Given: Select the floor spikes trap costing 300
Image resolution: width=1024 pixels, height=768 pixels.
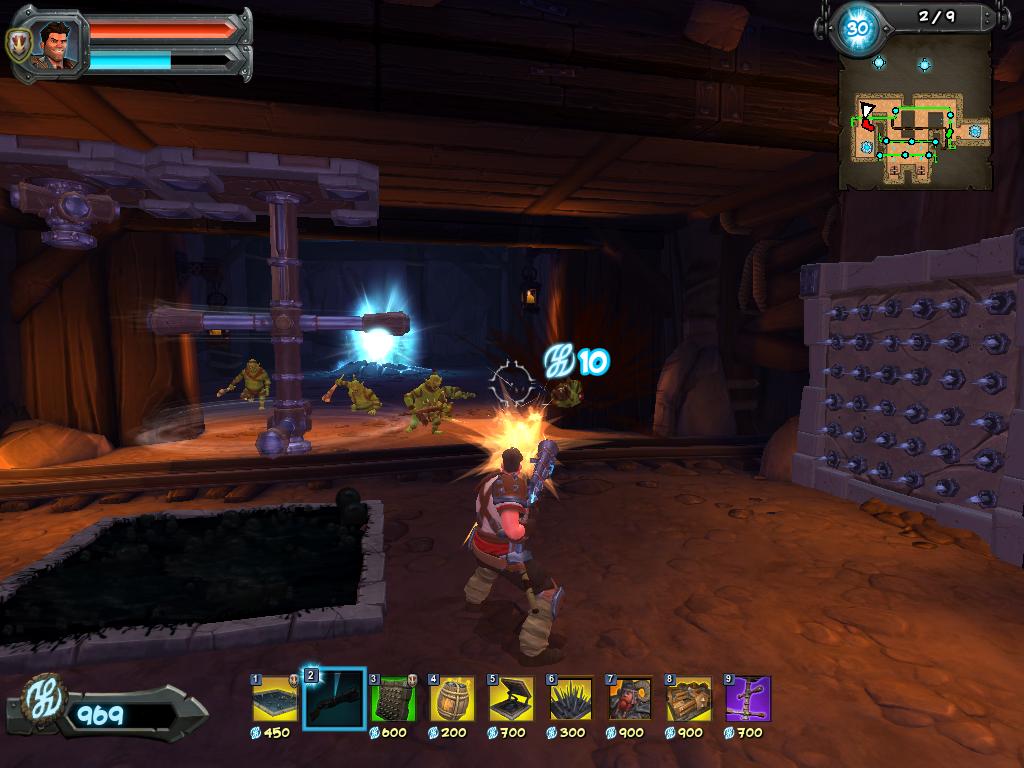Looking at the screenshot, I should pos(570,699).
